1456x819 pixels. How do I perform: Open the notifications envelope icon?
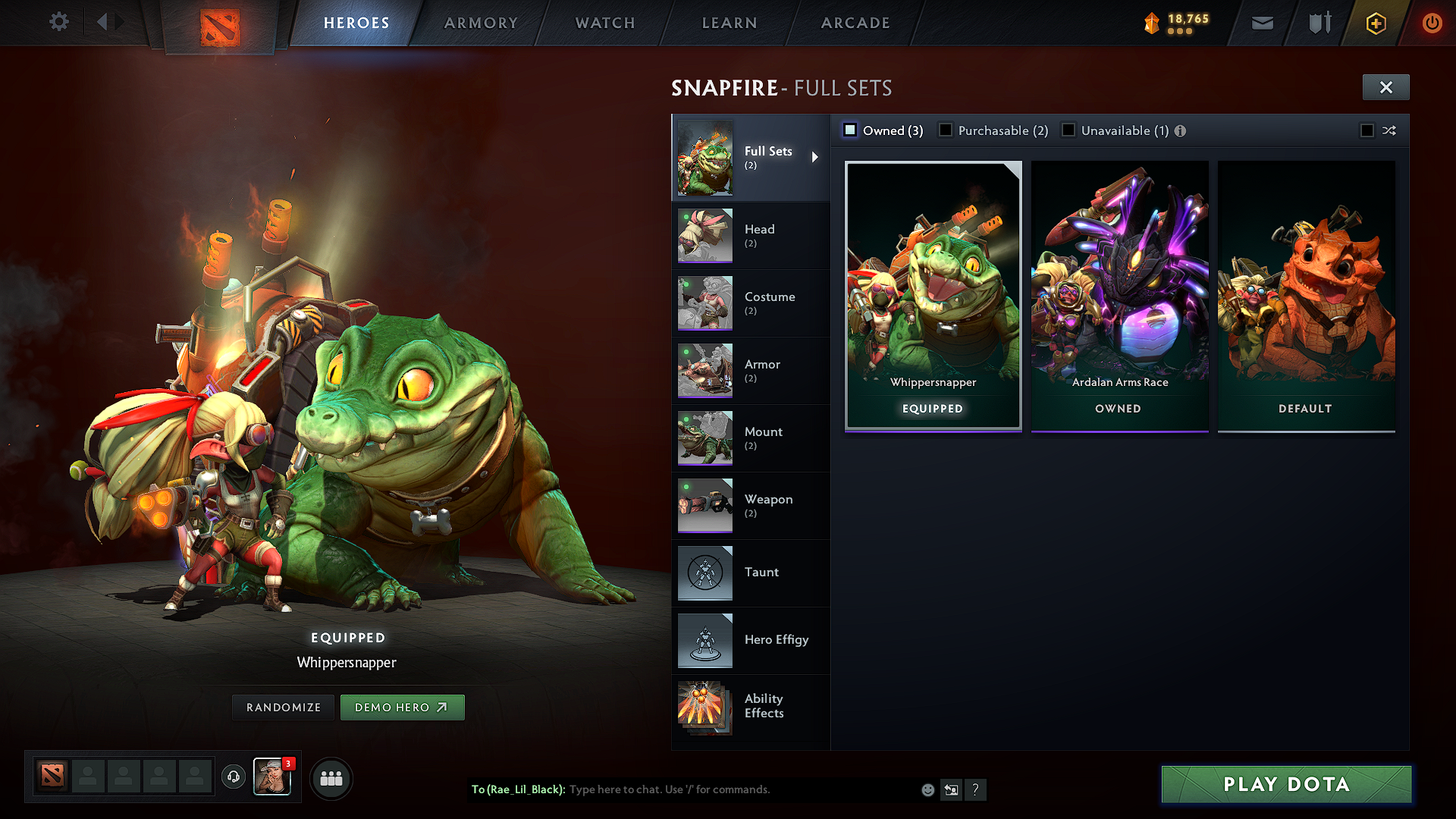click(1262, 23)
